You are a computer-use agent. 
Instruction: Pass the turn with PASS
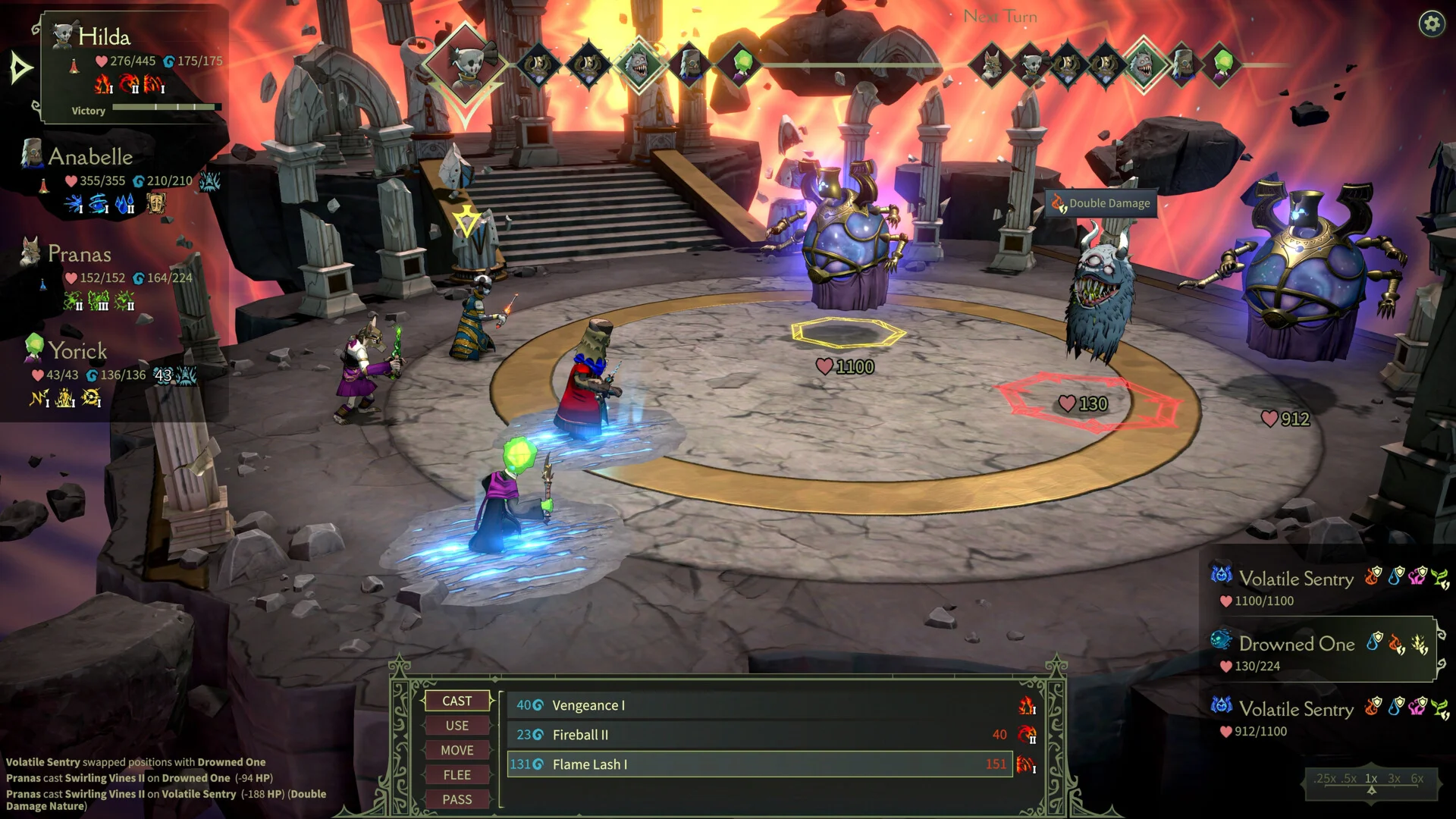tap(457, 799)
